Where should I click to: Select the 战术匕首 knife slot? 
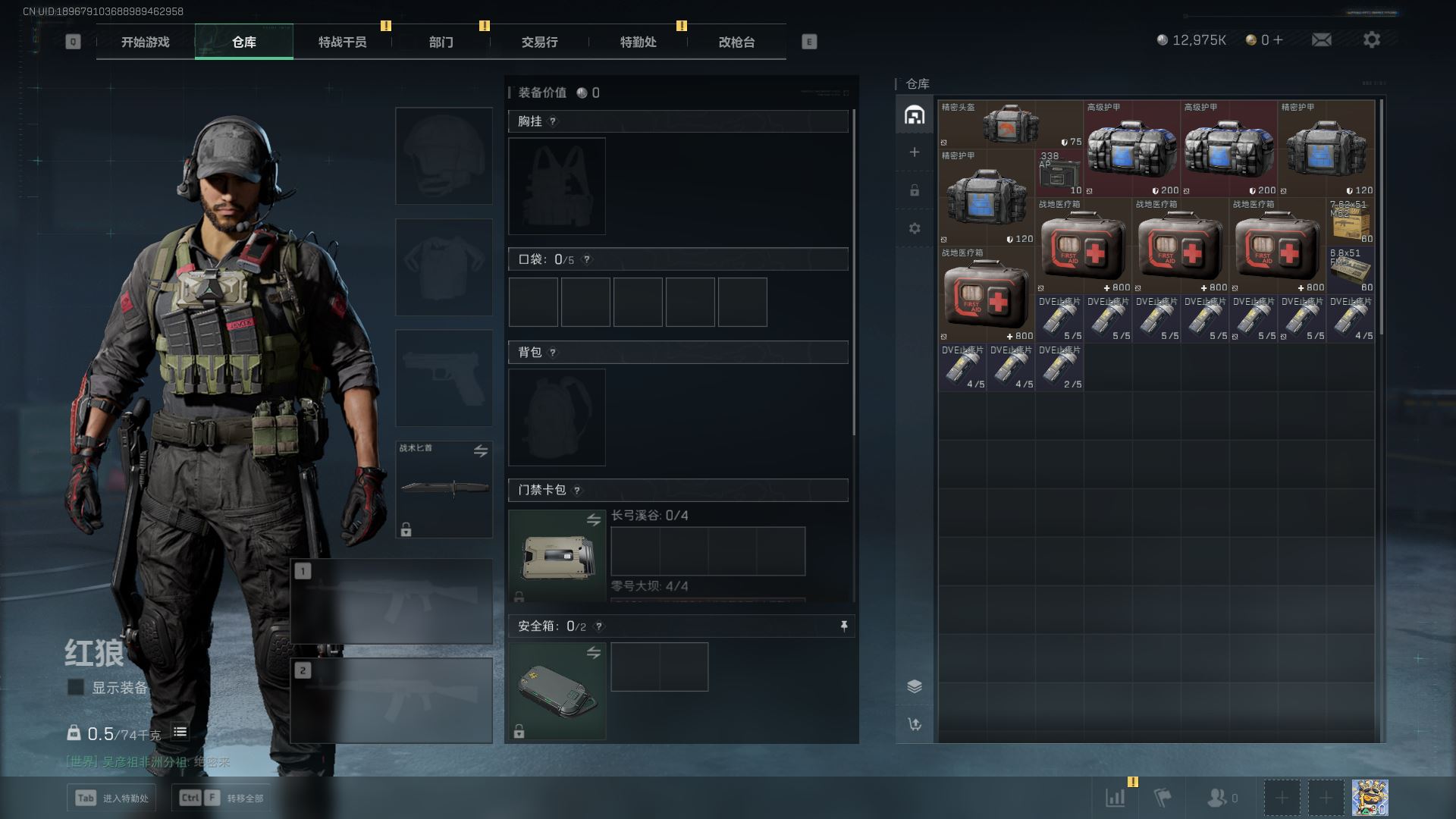[444, 488]
